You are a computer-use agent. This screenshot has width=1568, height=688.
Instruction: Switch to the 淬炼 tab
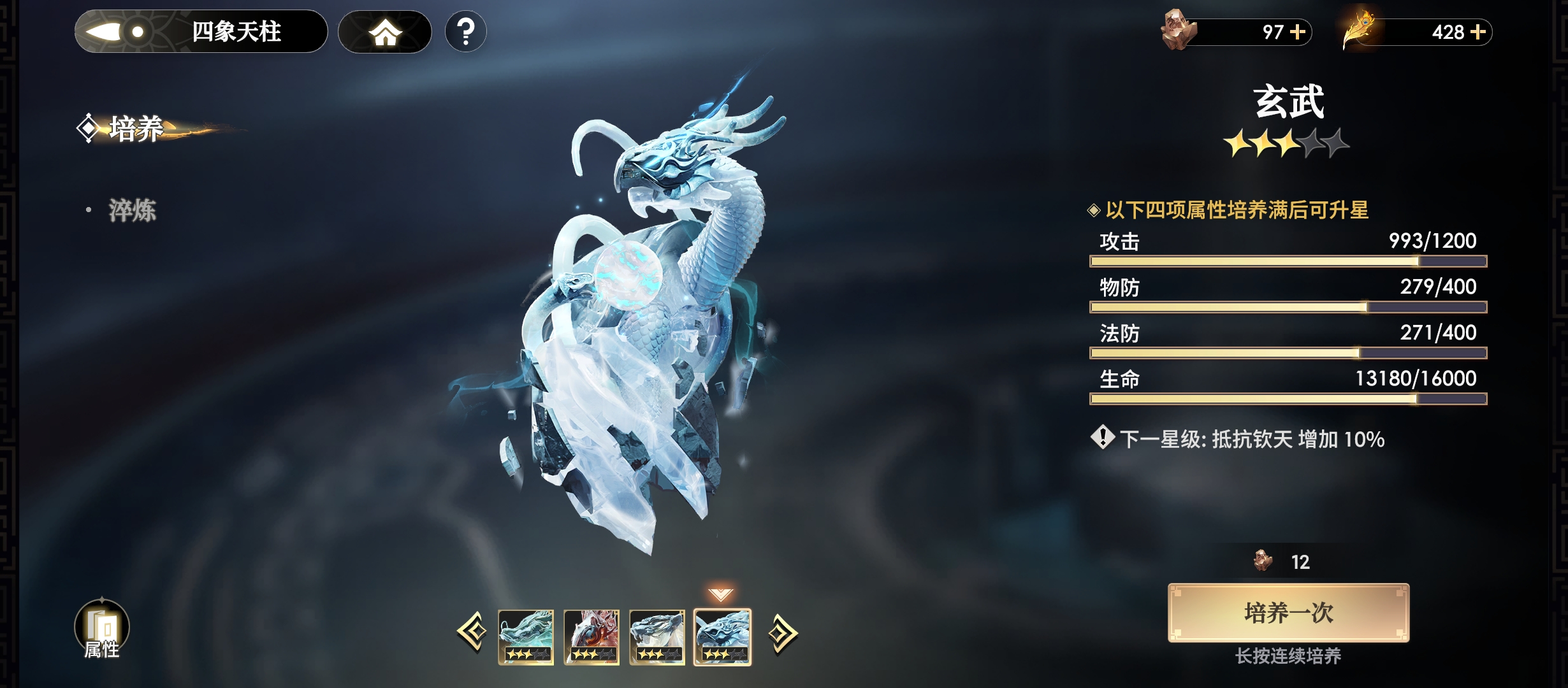coord(132,210)
